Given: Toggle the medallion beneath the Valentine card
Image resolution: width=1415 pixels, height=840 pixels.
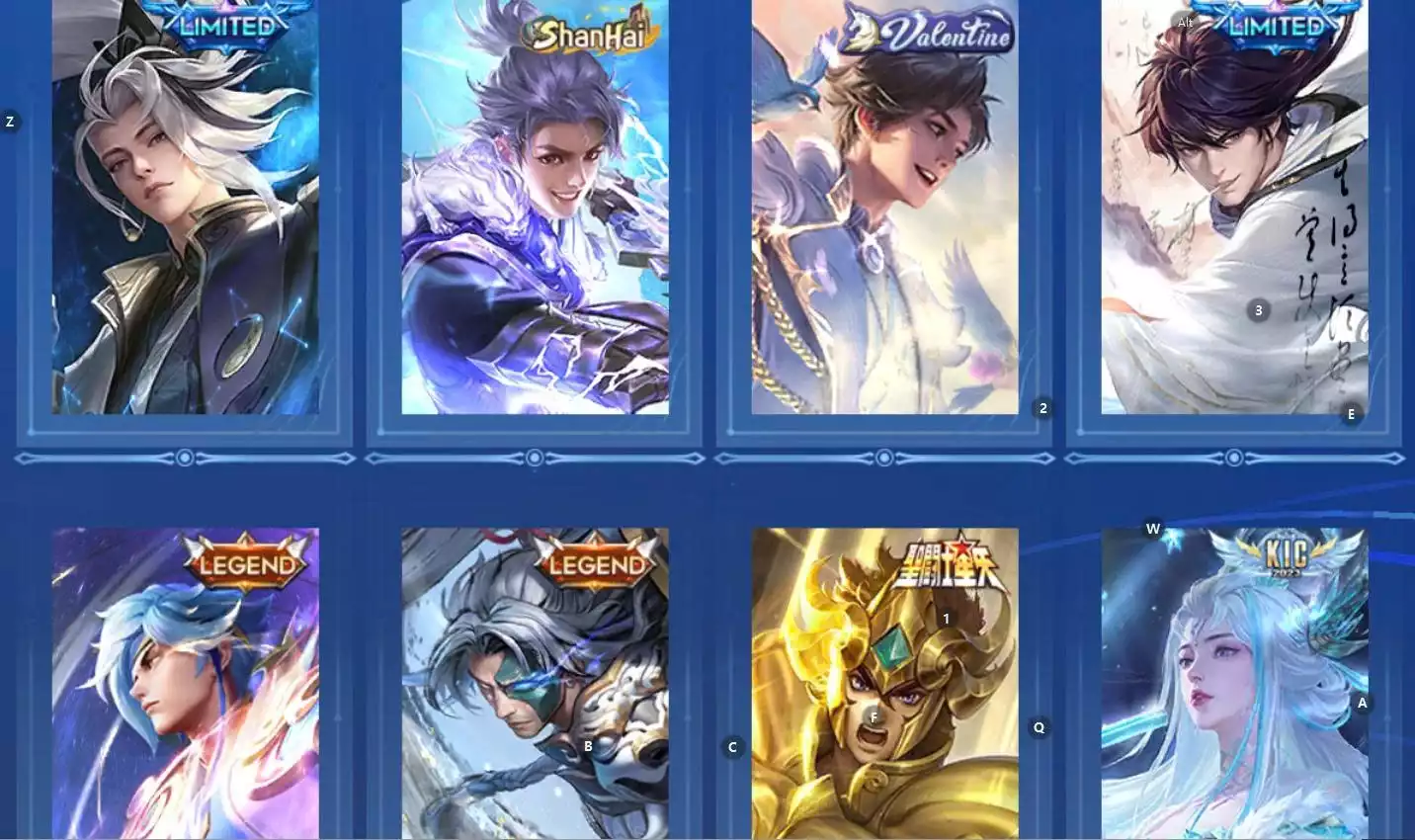Looking at the screenshot, I should tap(884, 458).
